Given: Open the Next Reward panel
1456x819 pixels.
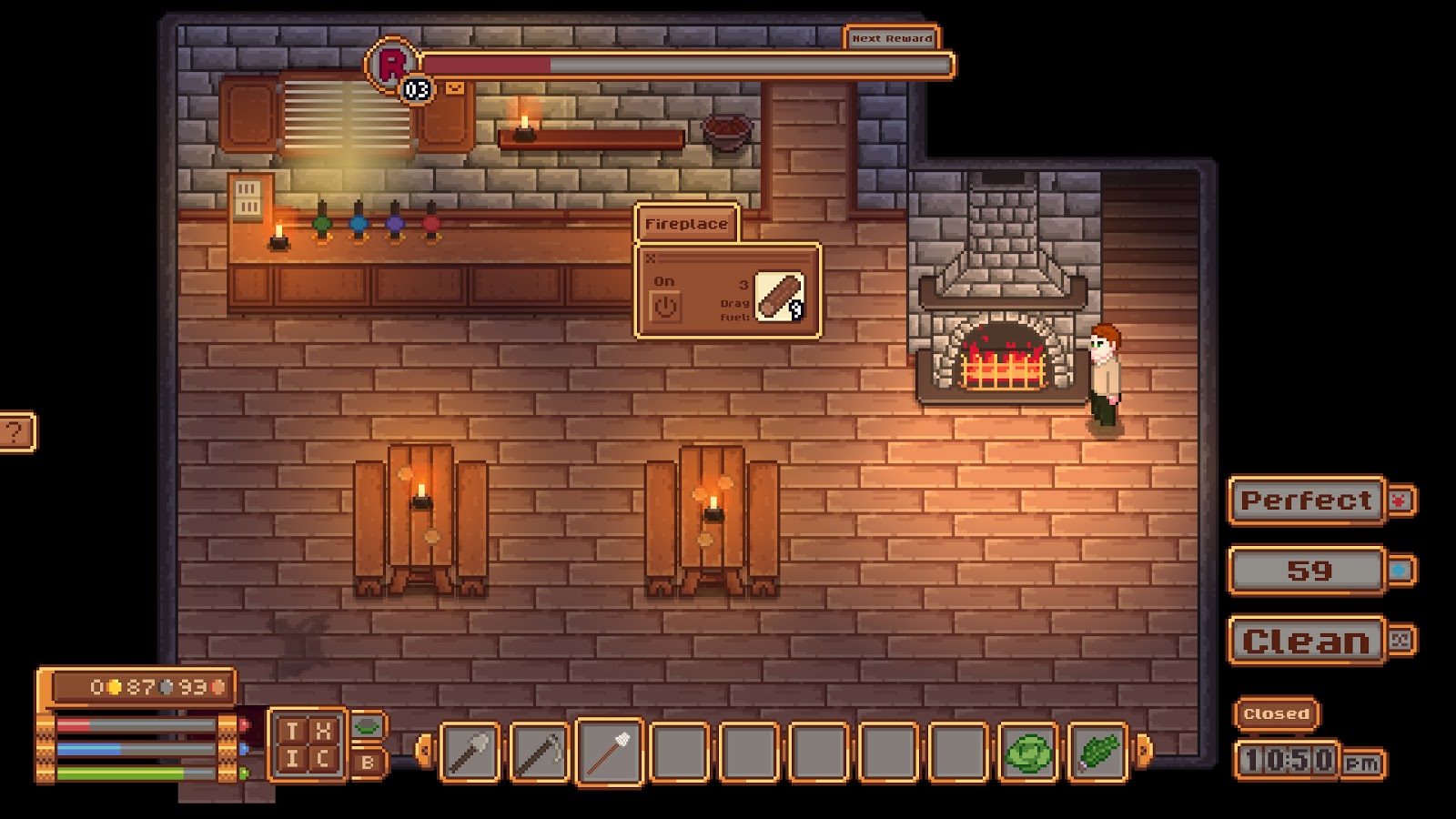Looking at the screenshot, I should pos(892,39).
